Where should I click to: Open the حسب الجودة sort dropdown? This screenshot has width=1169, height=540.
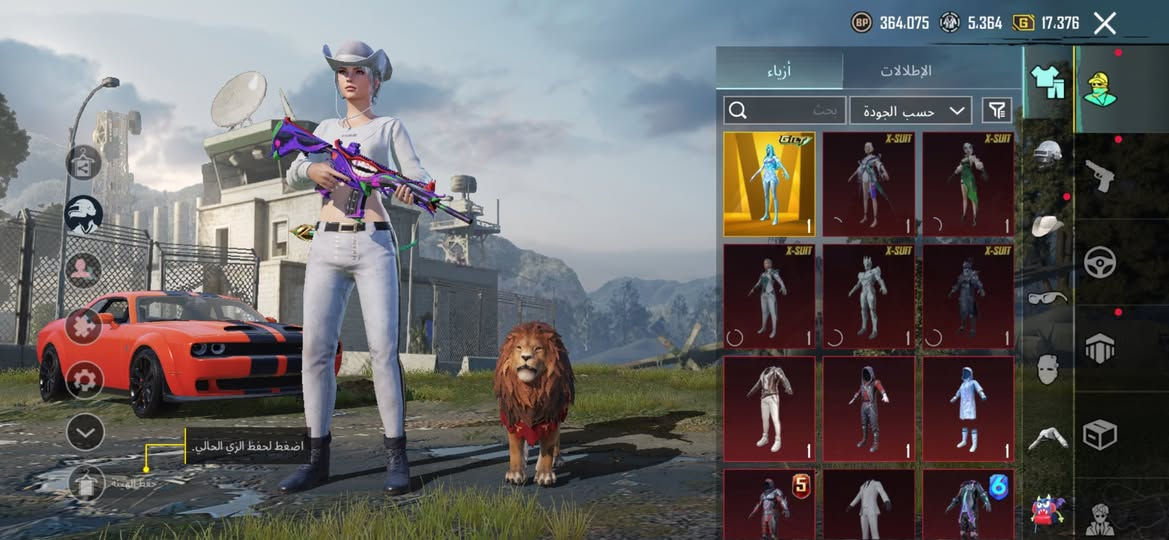[911, 110]
